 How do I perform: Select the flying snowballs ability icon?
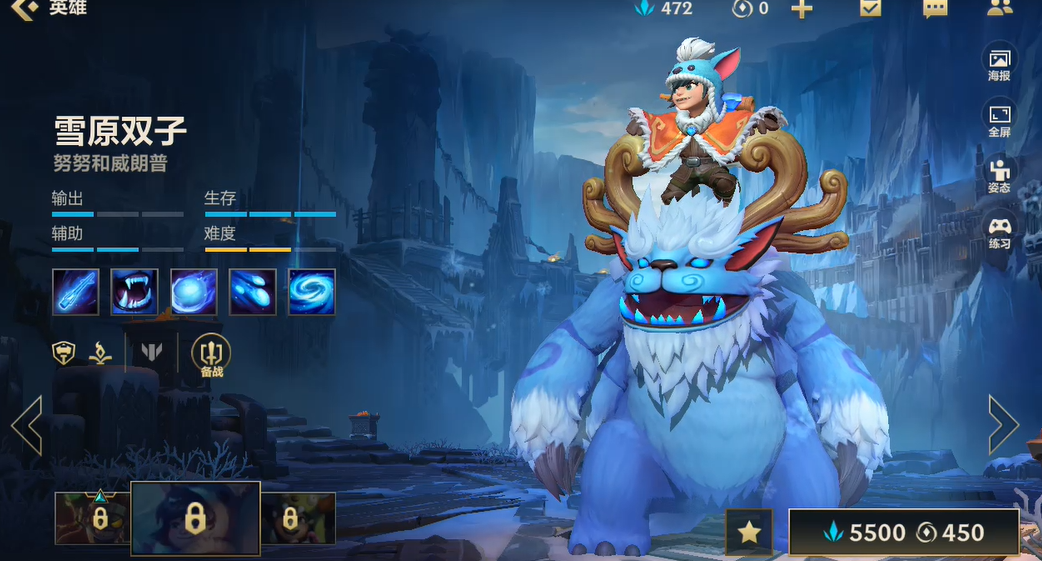click(252, 292)
